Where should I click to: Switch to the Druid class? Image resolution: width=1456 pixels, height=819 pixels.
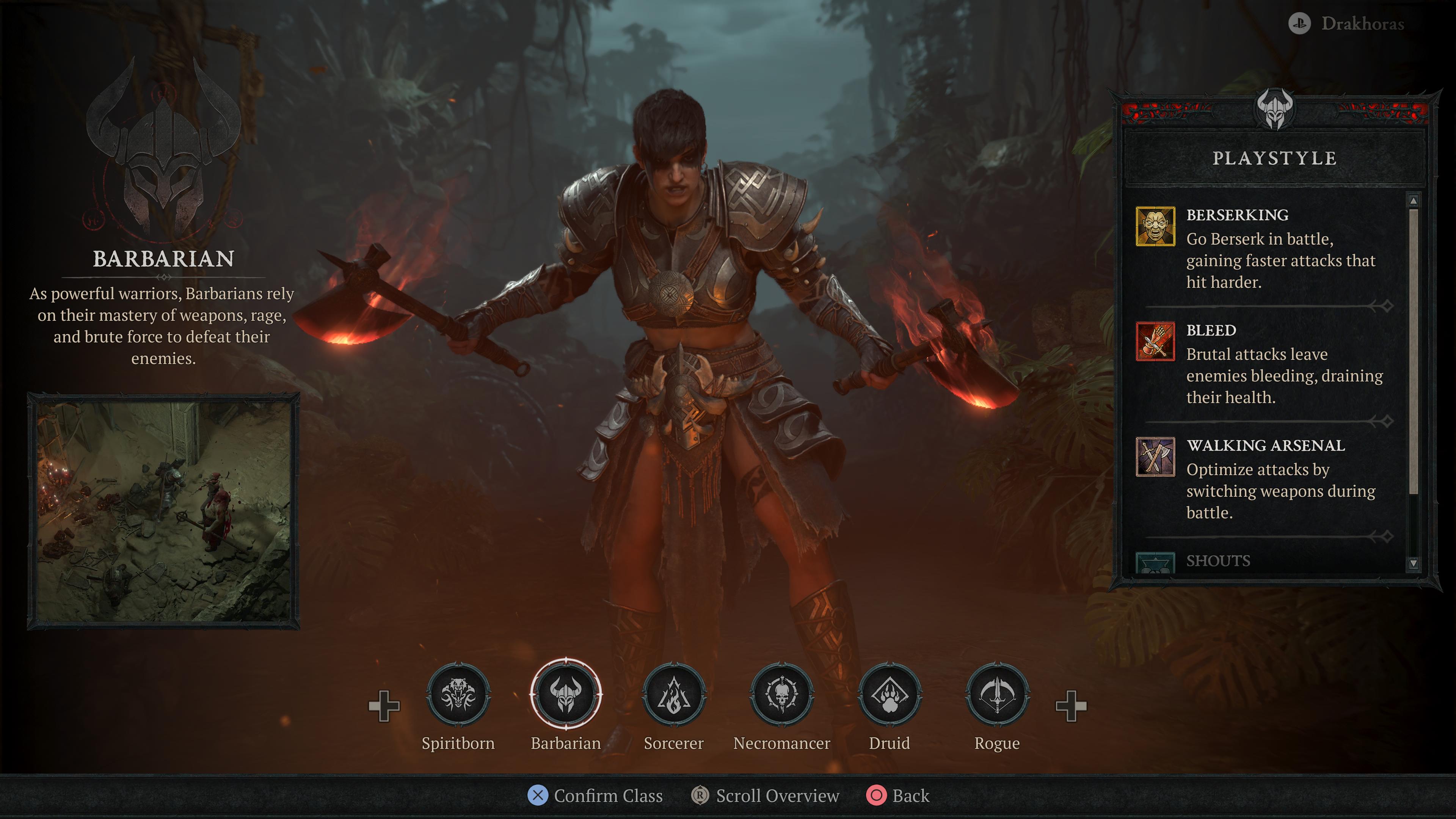[x=889, y=695]
